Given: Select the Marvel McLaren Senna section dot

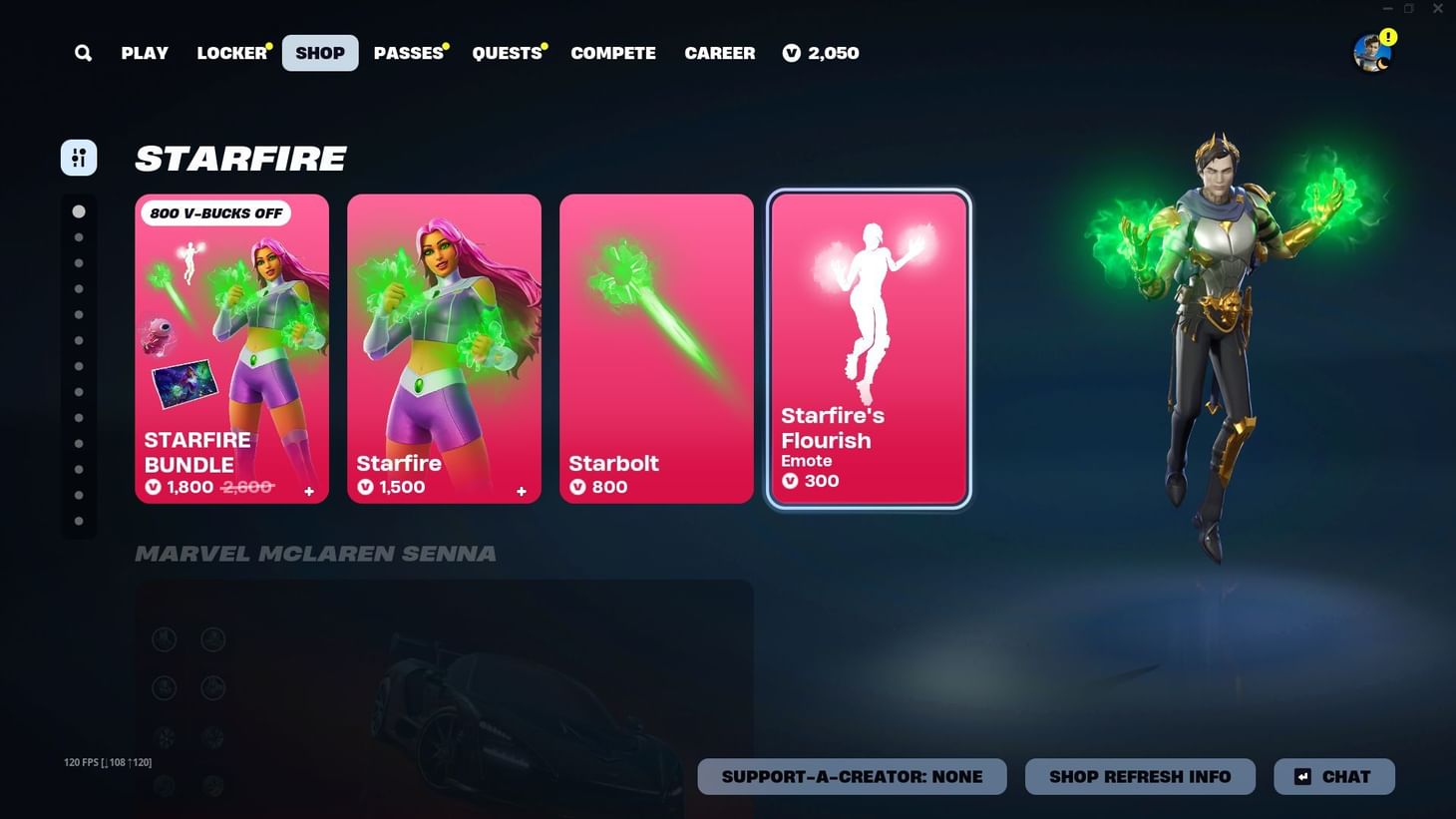Looking at the screenshot, I should (79, 236).
